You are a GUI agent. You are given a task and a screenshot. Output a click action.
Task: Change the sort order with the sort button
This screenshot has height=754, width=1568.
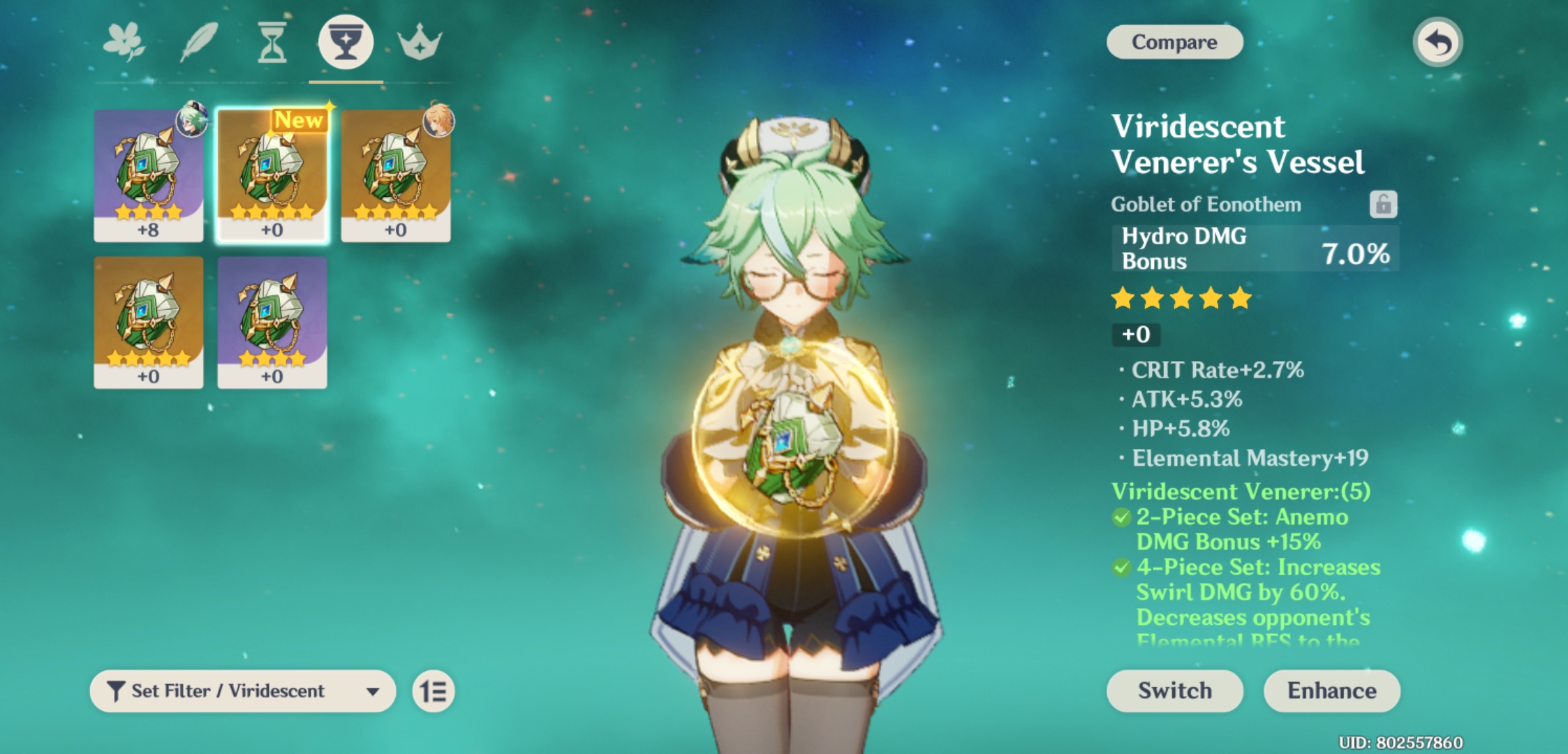tap(434, 691)
